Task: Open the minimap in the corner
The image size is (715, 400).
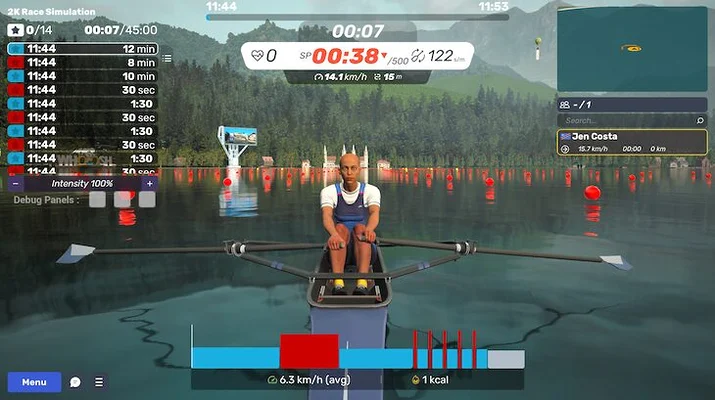Action: [x=634, y=47]
